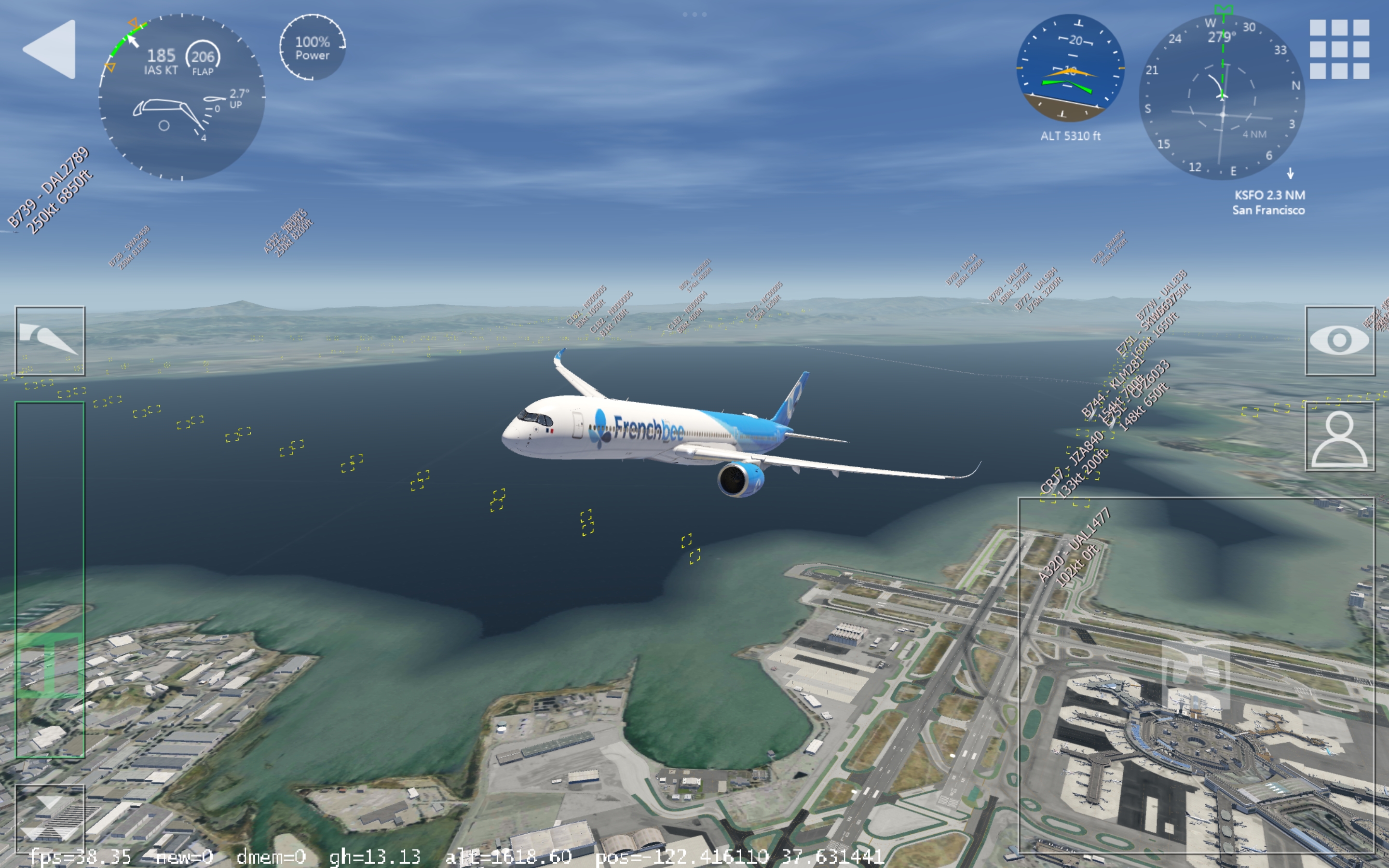Viewport: 1389px width, 868px height.
Task: Select the airspeed and flap indicator dial
Action: click(x=181, y=97)
